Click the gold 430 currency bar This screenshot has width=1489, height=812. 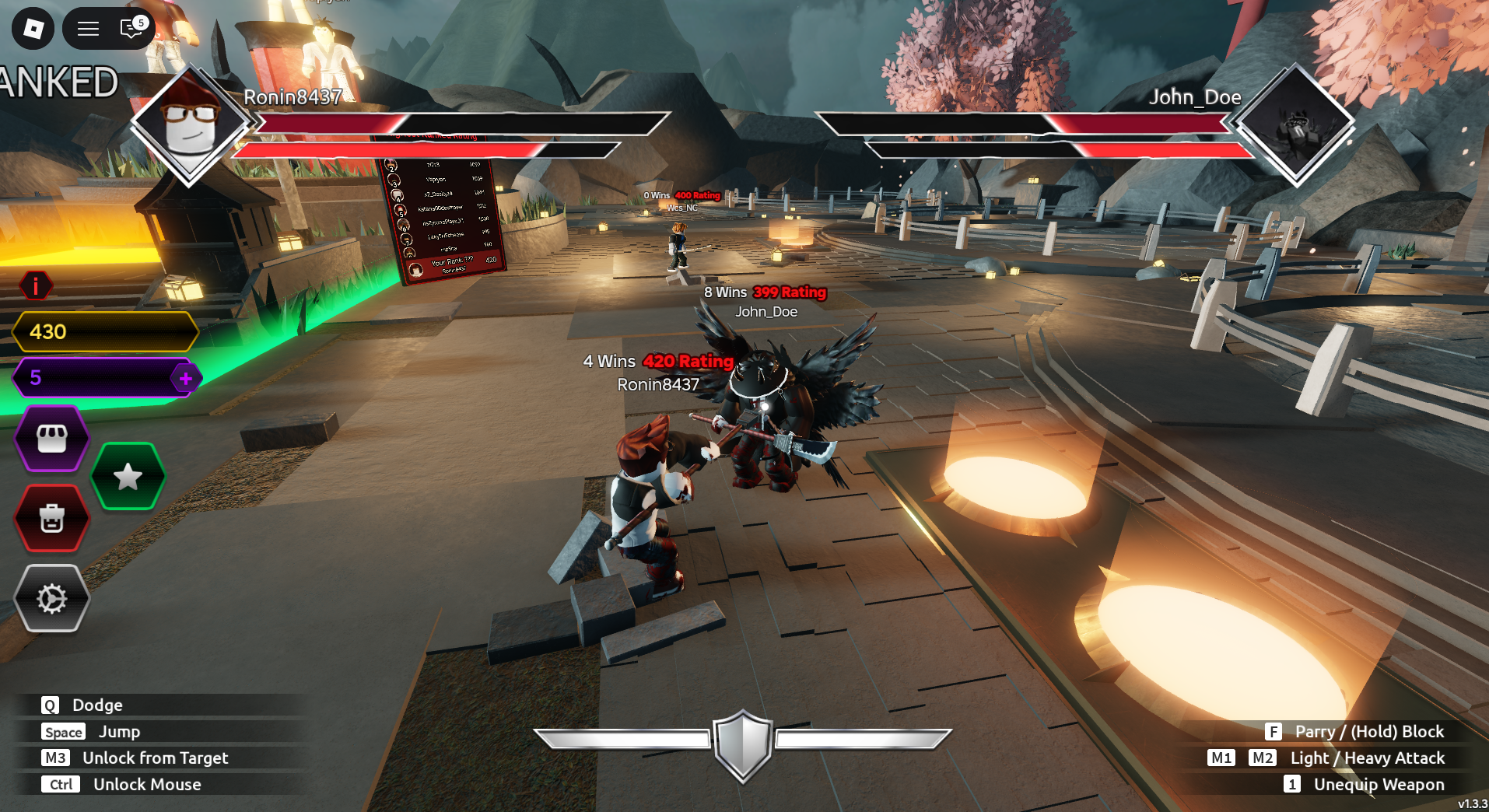[102, 331]
